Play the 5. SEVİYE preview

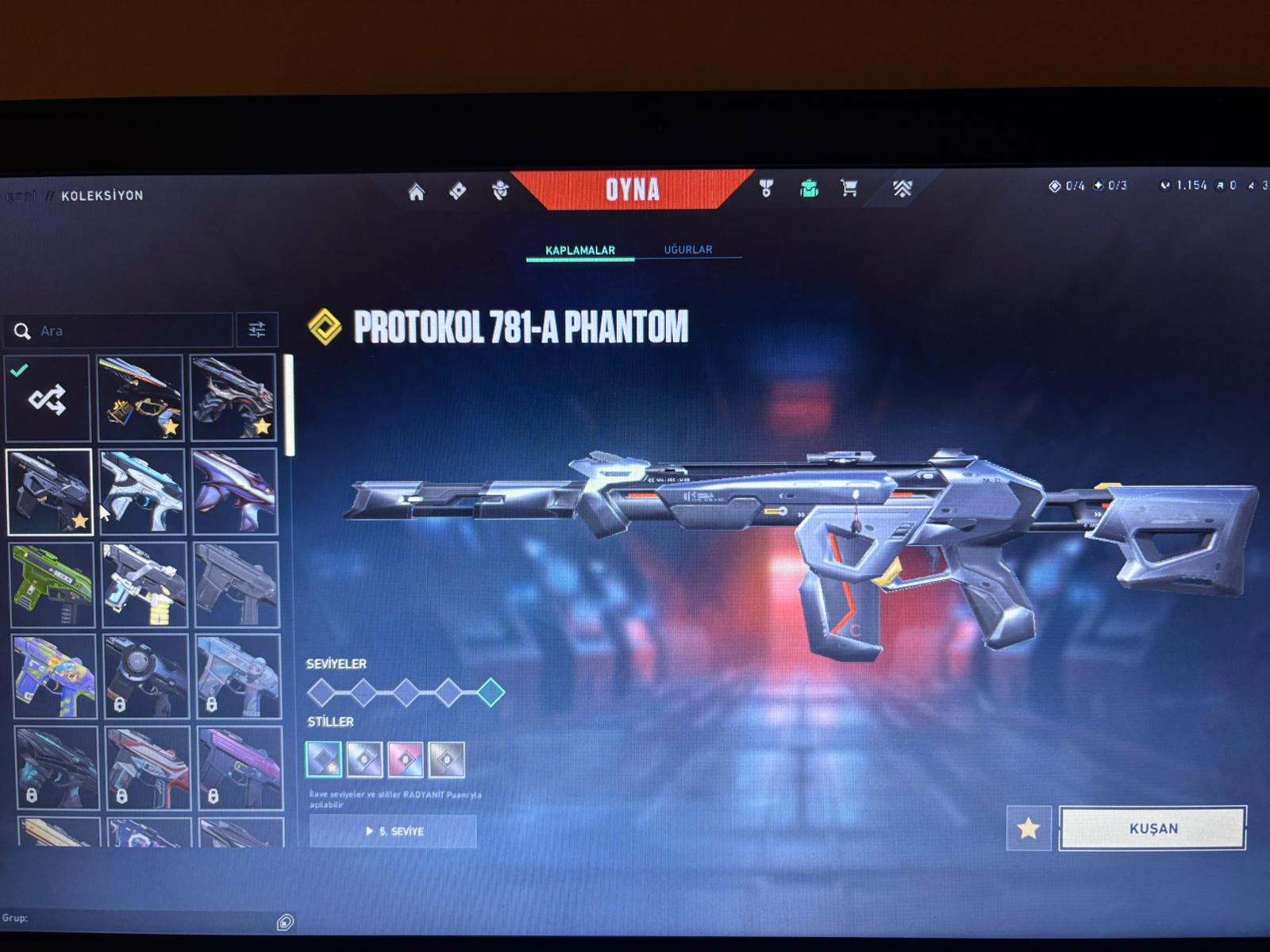(394, 831)
